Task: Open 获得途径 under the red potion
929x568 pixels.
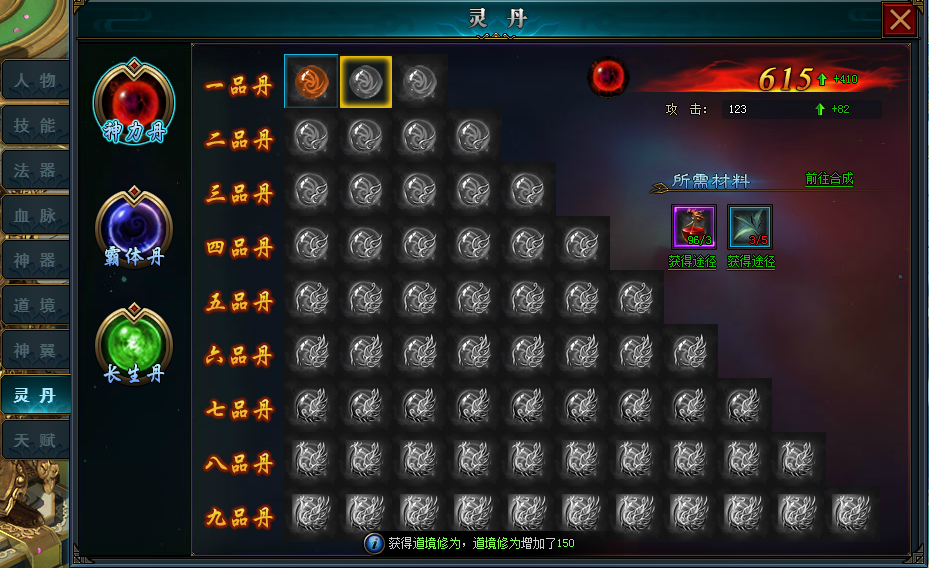Action: coord(692,262)
